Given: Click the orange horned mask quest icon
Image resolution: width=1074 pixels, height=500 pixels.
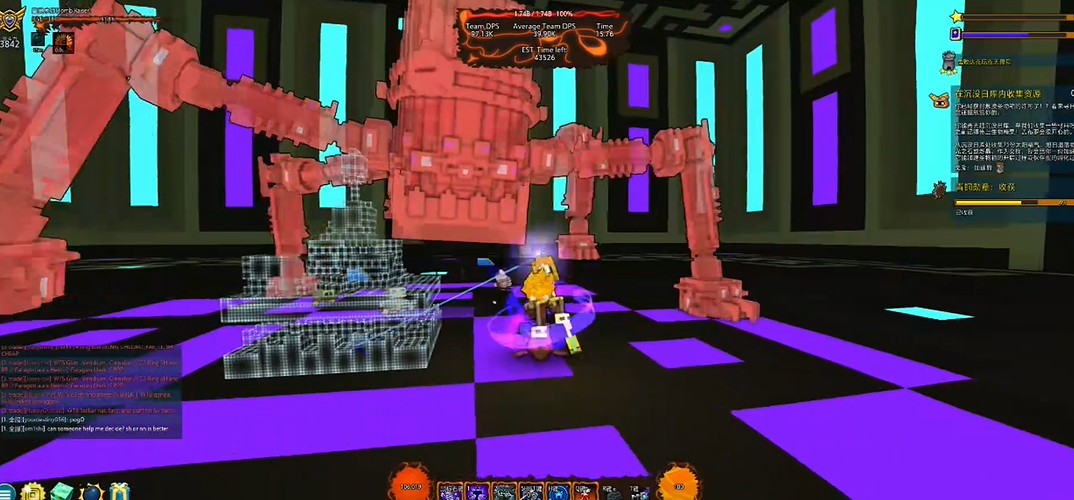Looking at the screenshot, I should (938, 98).
